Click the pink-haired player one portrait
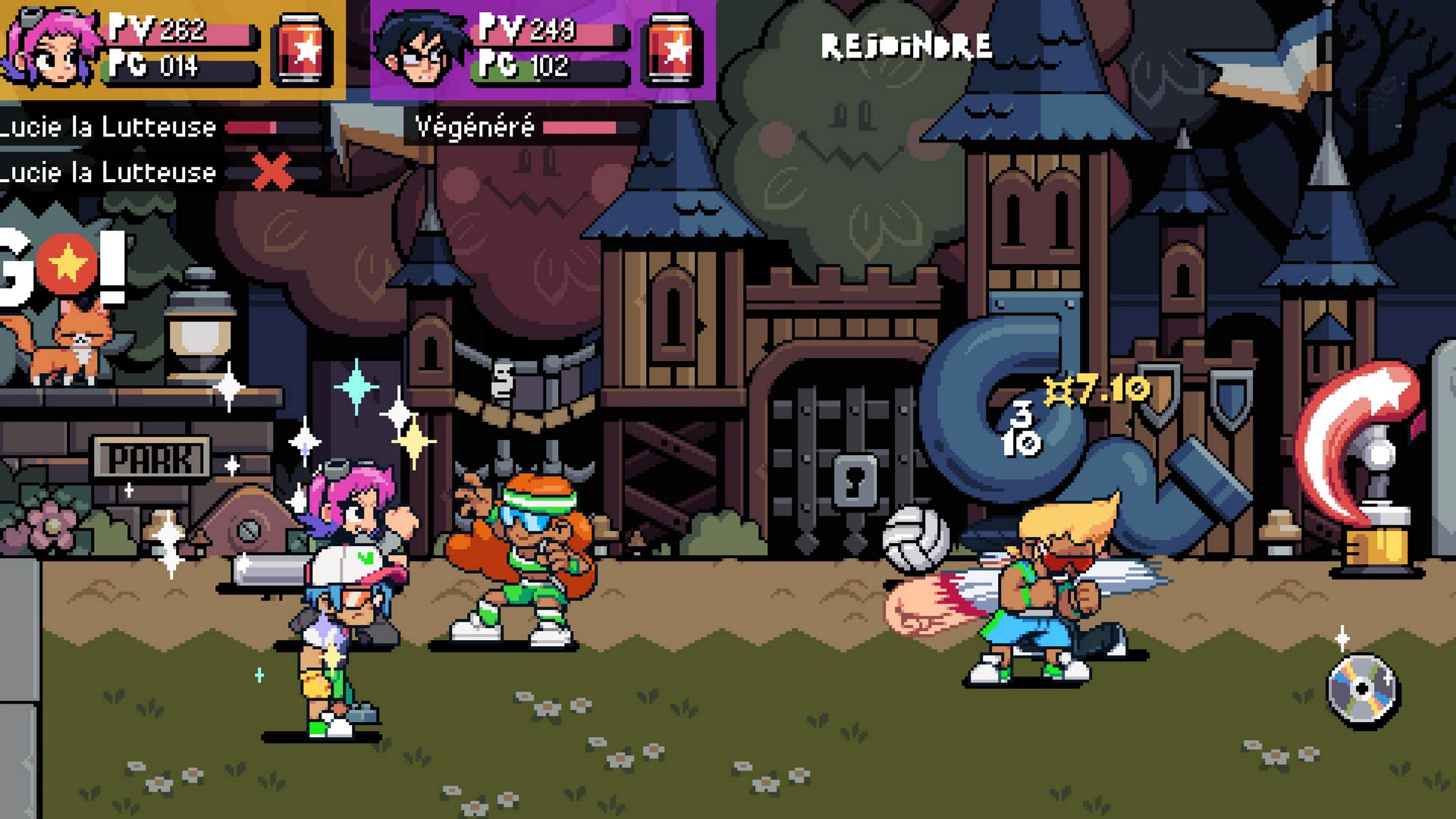The width and height of the screenshot is (1456, 819). (52, 47)
